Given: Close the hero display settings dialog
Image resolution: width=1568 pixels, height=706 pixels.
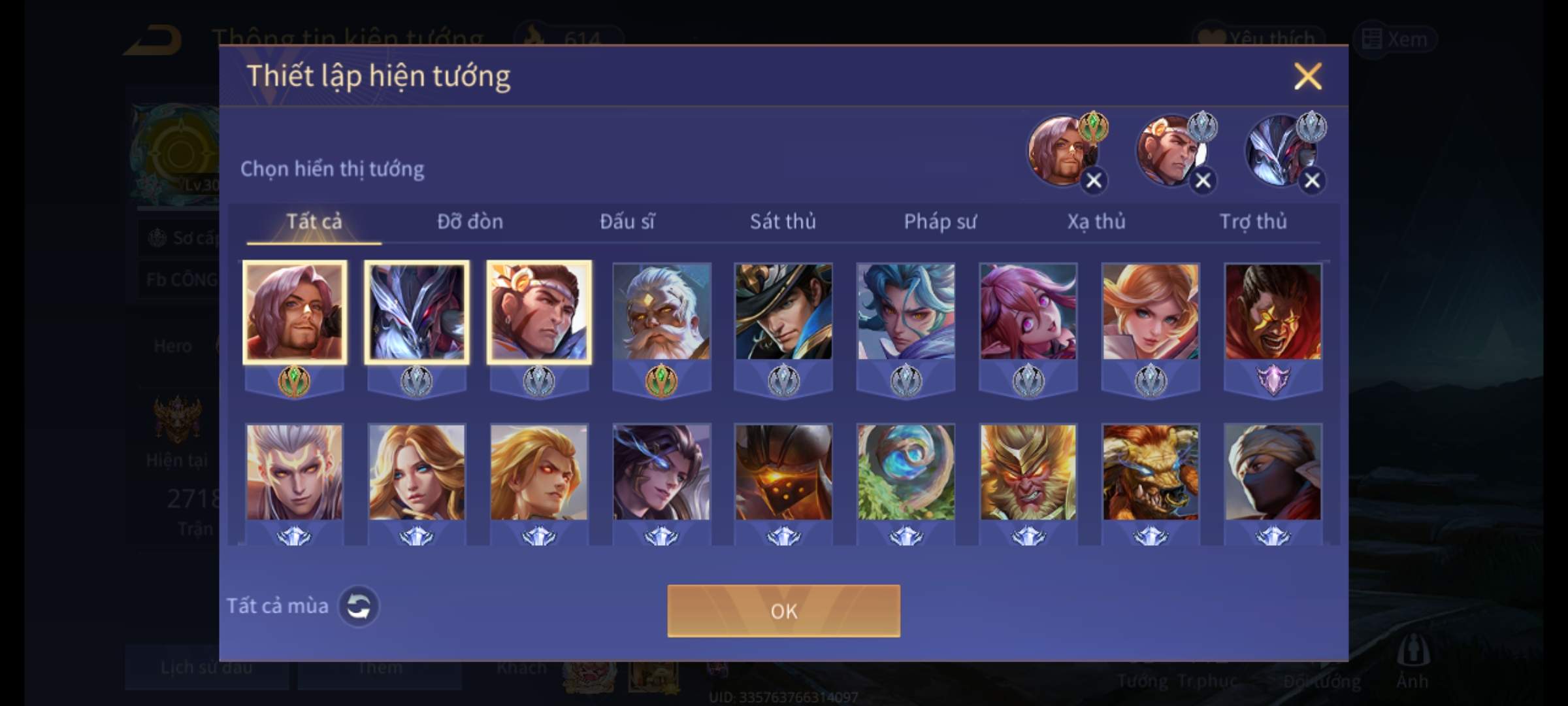Looking at the screenshot, I should click(x=1307, y=76).
